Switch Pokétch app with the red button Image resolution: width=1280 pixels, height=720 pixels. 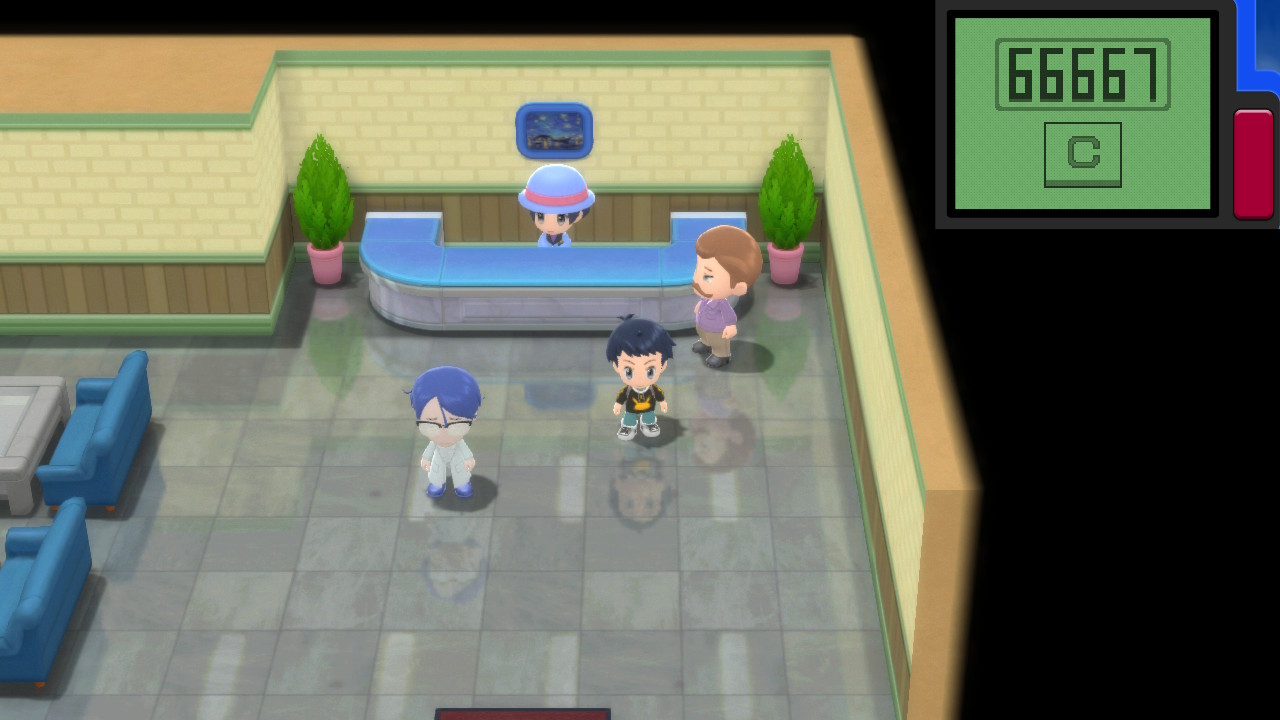point(1253,163)
